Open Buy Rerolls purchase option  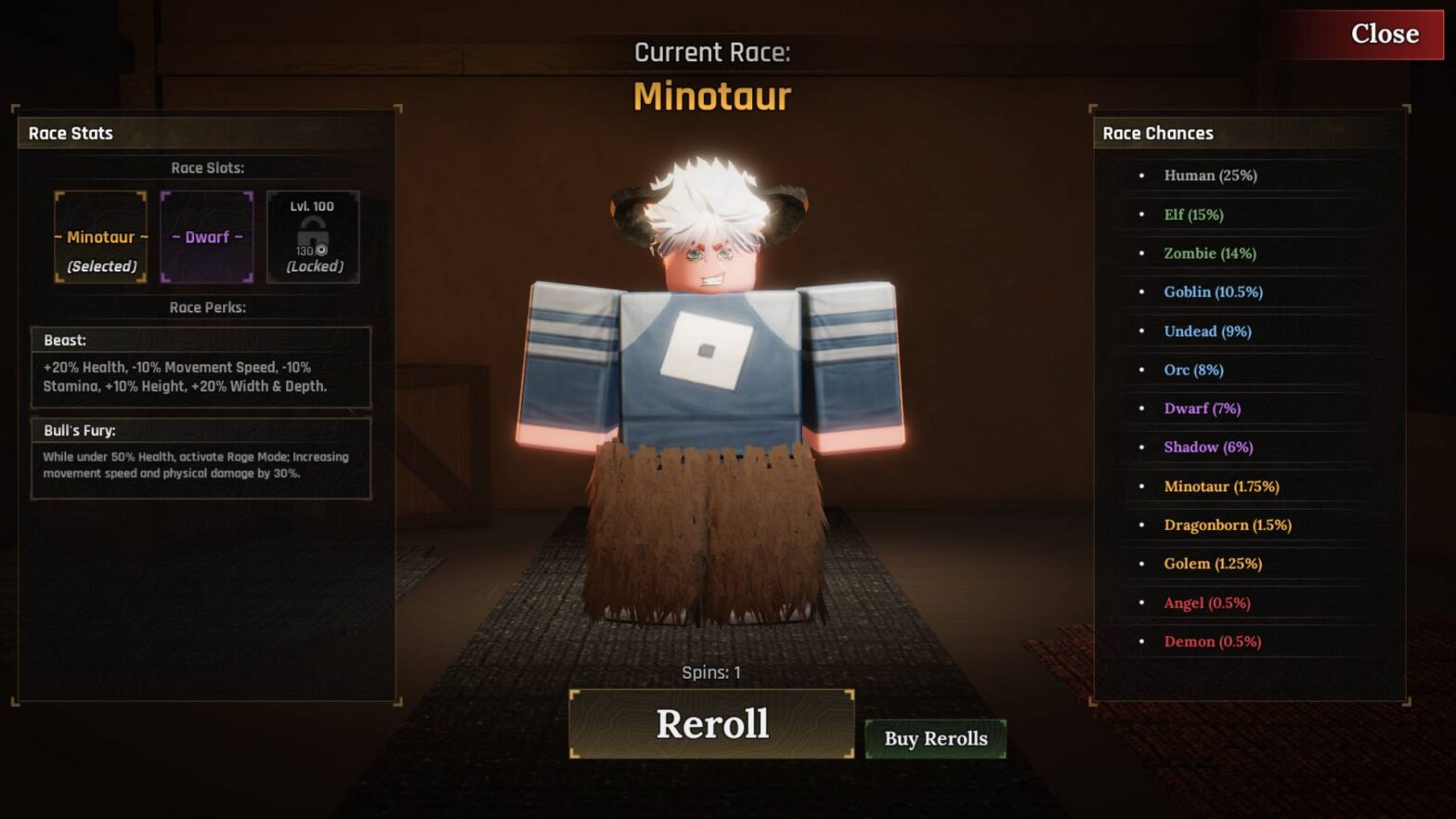(934, 738)
